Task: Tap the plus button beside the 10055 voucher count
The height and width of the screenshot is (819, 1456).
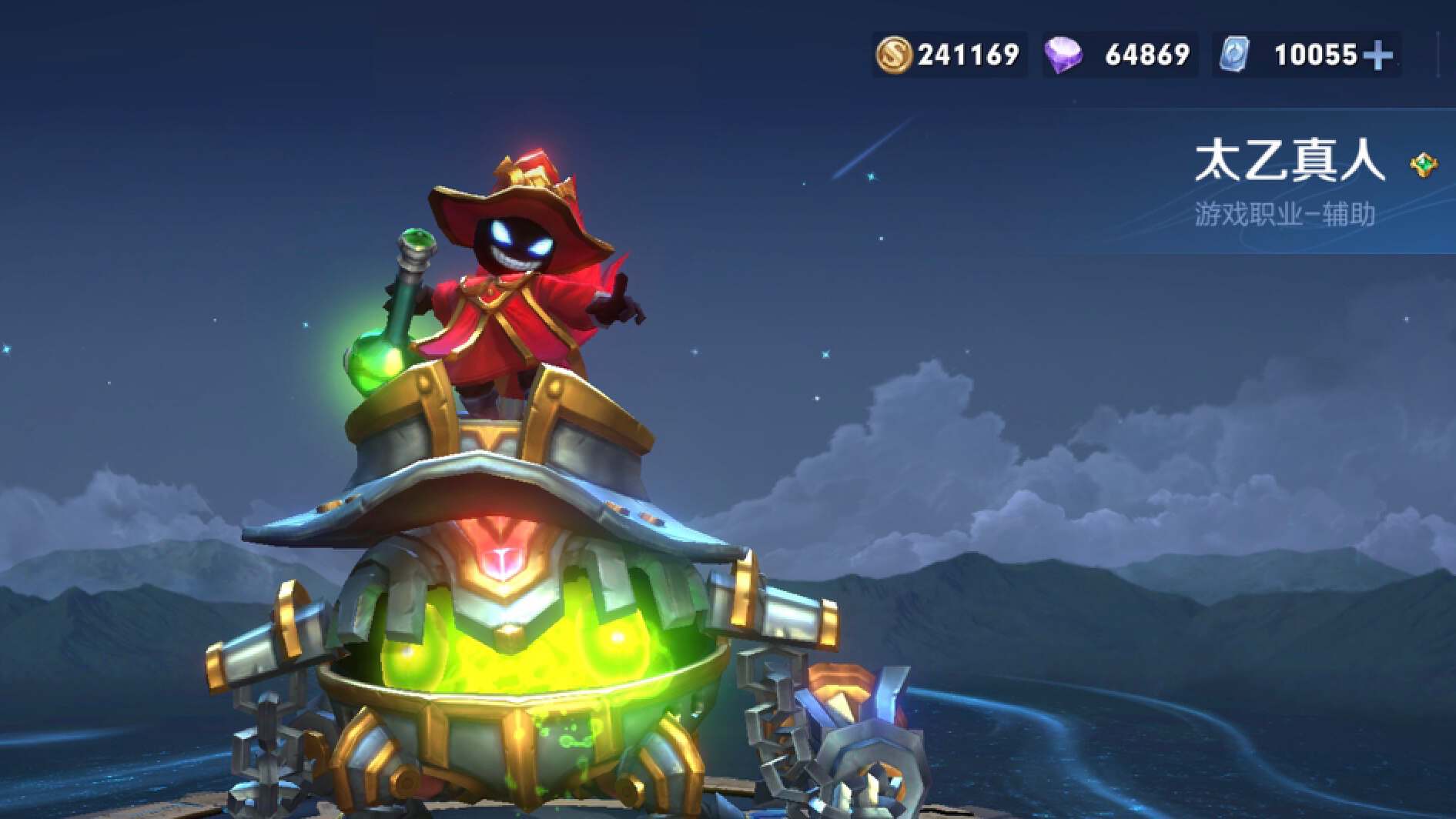Action: pos(1377,55)
